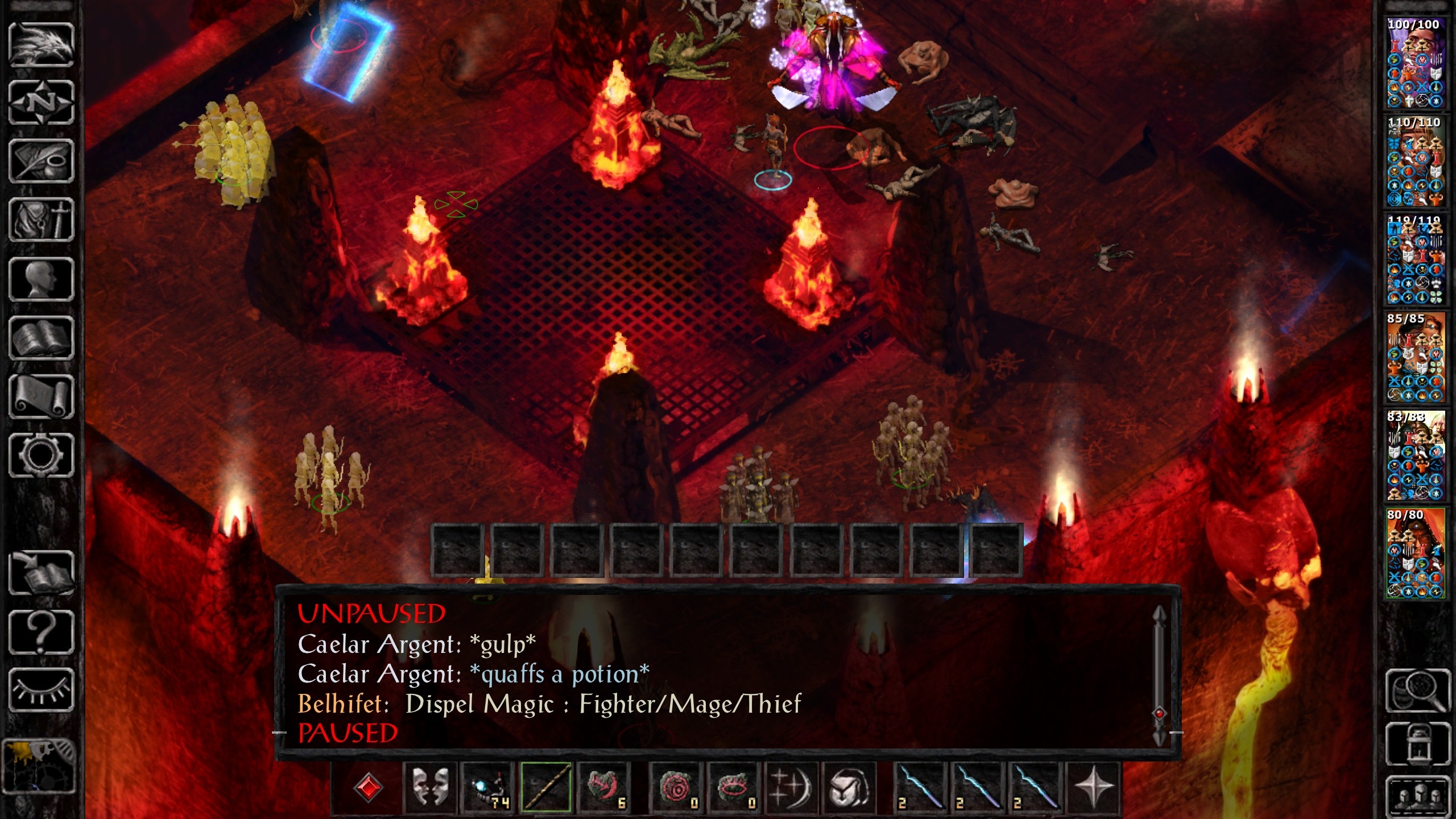Open help with the question mark button

click(x=41, y=631)
